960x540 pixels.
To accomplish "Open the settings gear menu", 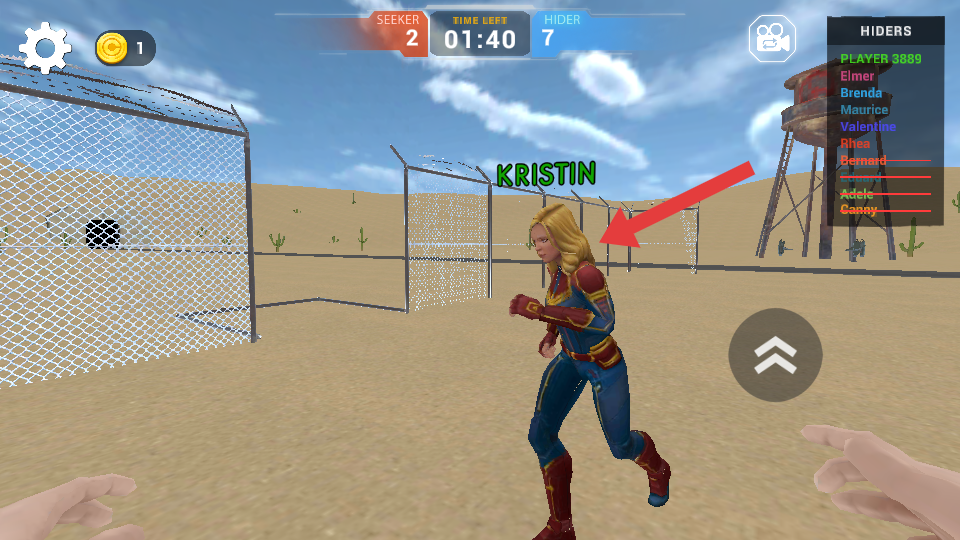I will coord(45,47).
